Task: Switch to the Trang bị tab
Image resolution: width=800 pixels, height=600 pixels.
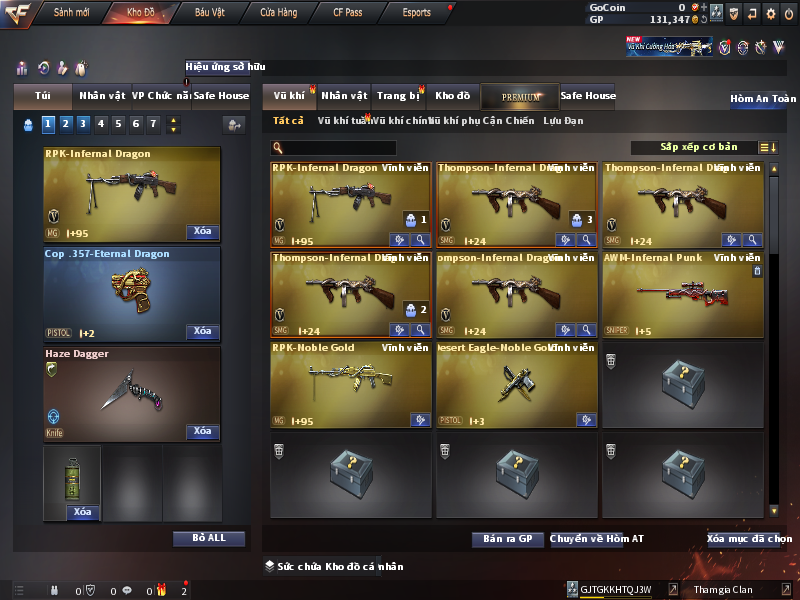Action: 398,96
